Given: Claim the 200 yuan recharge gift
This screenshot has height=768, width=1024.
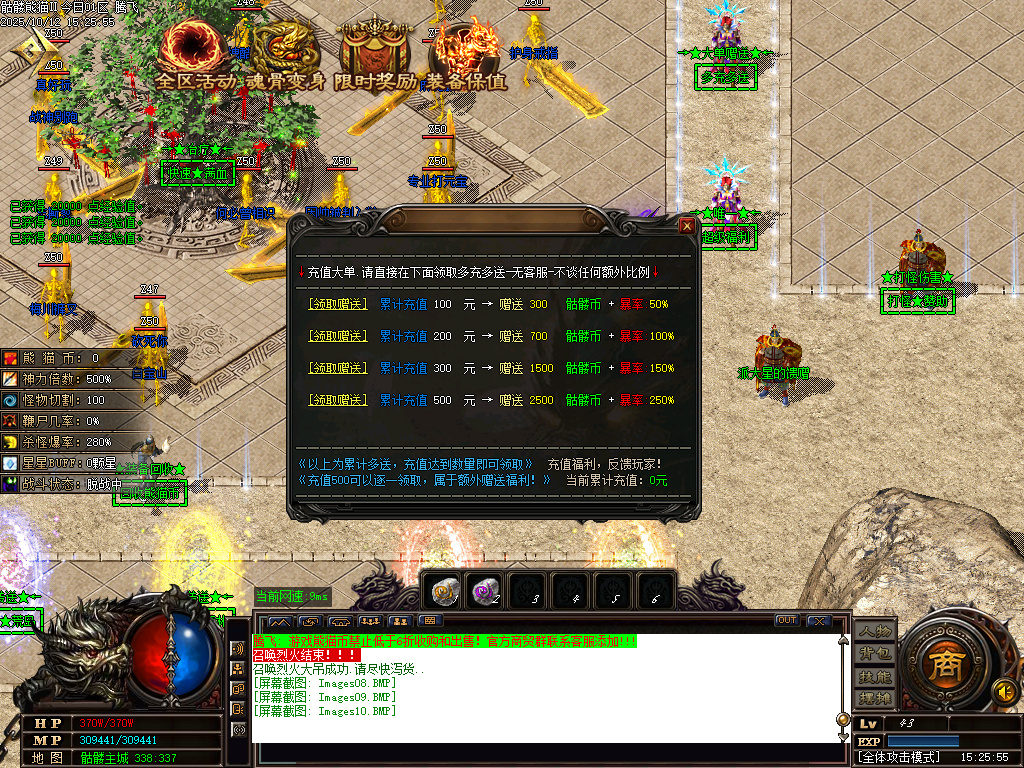Looking at the screenshot, I should coord(337,336).
